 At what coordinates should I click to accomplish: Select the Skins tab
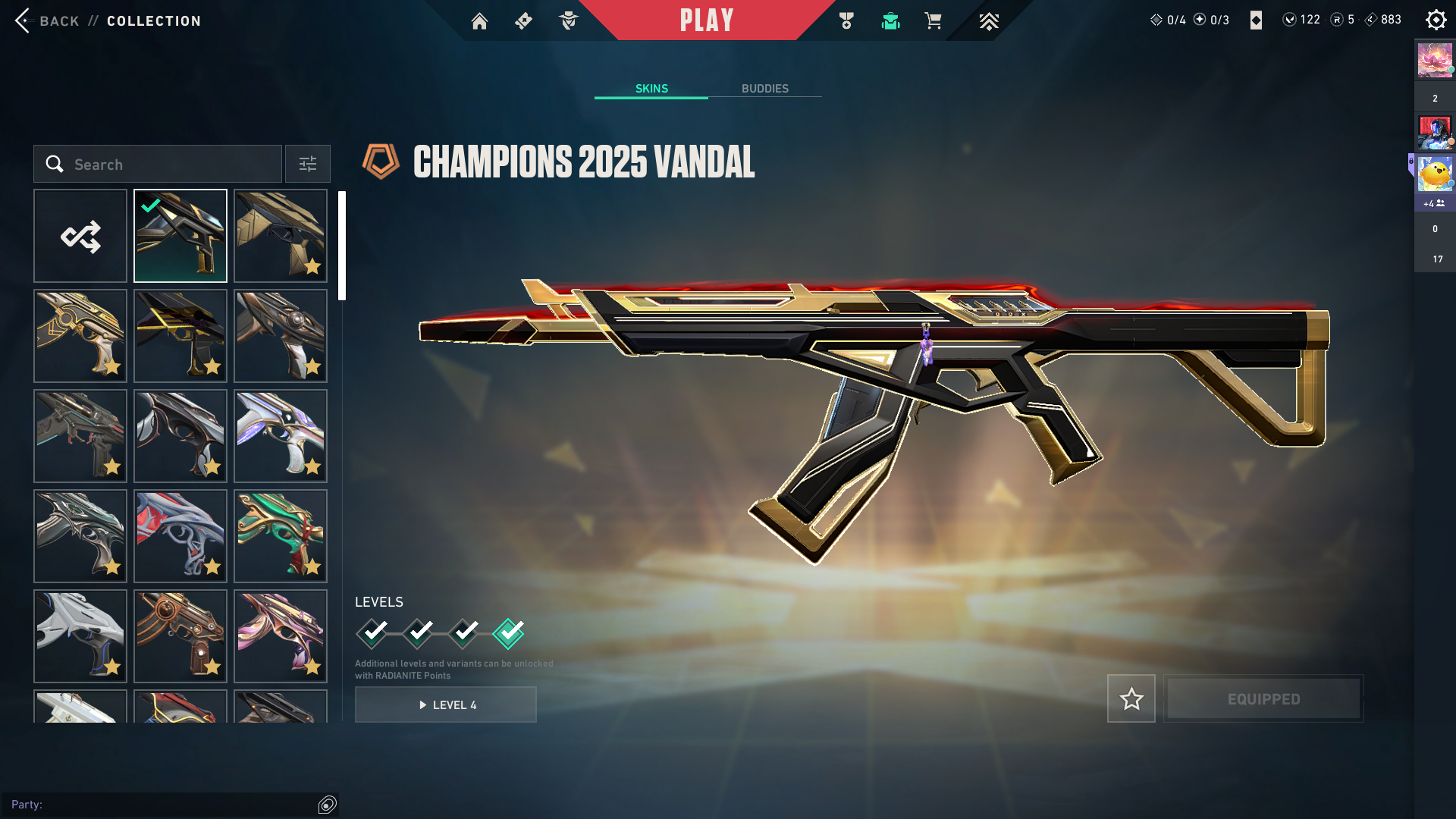pos(651,89)
